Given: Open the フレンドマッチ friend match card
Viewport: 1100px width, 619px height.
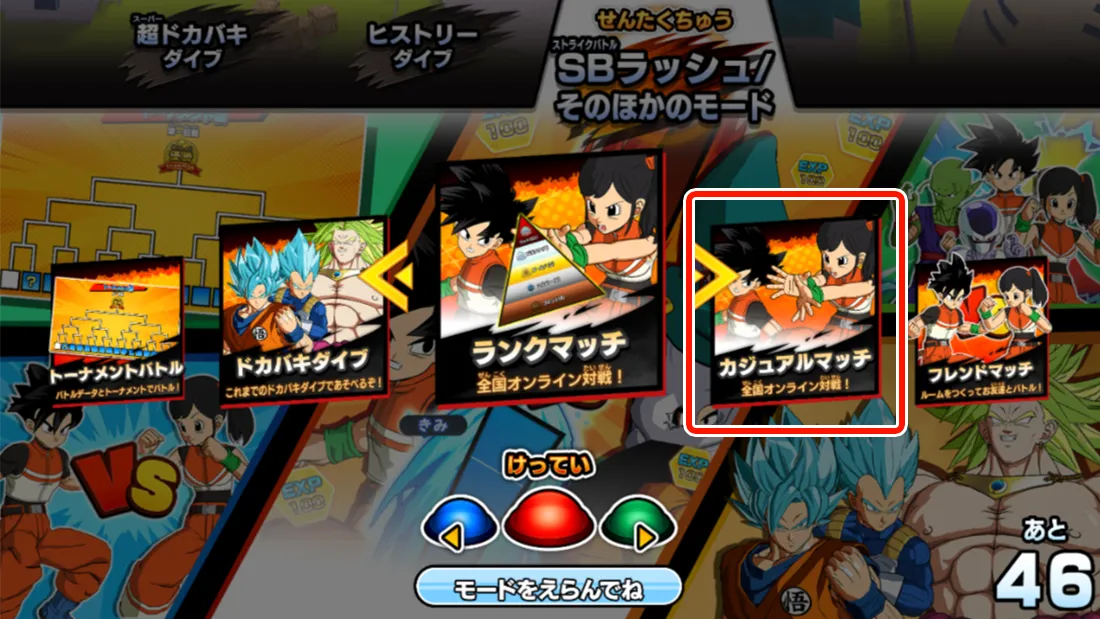Looking at the screenshot, I should point(981,332).
